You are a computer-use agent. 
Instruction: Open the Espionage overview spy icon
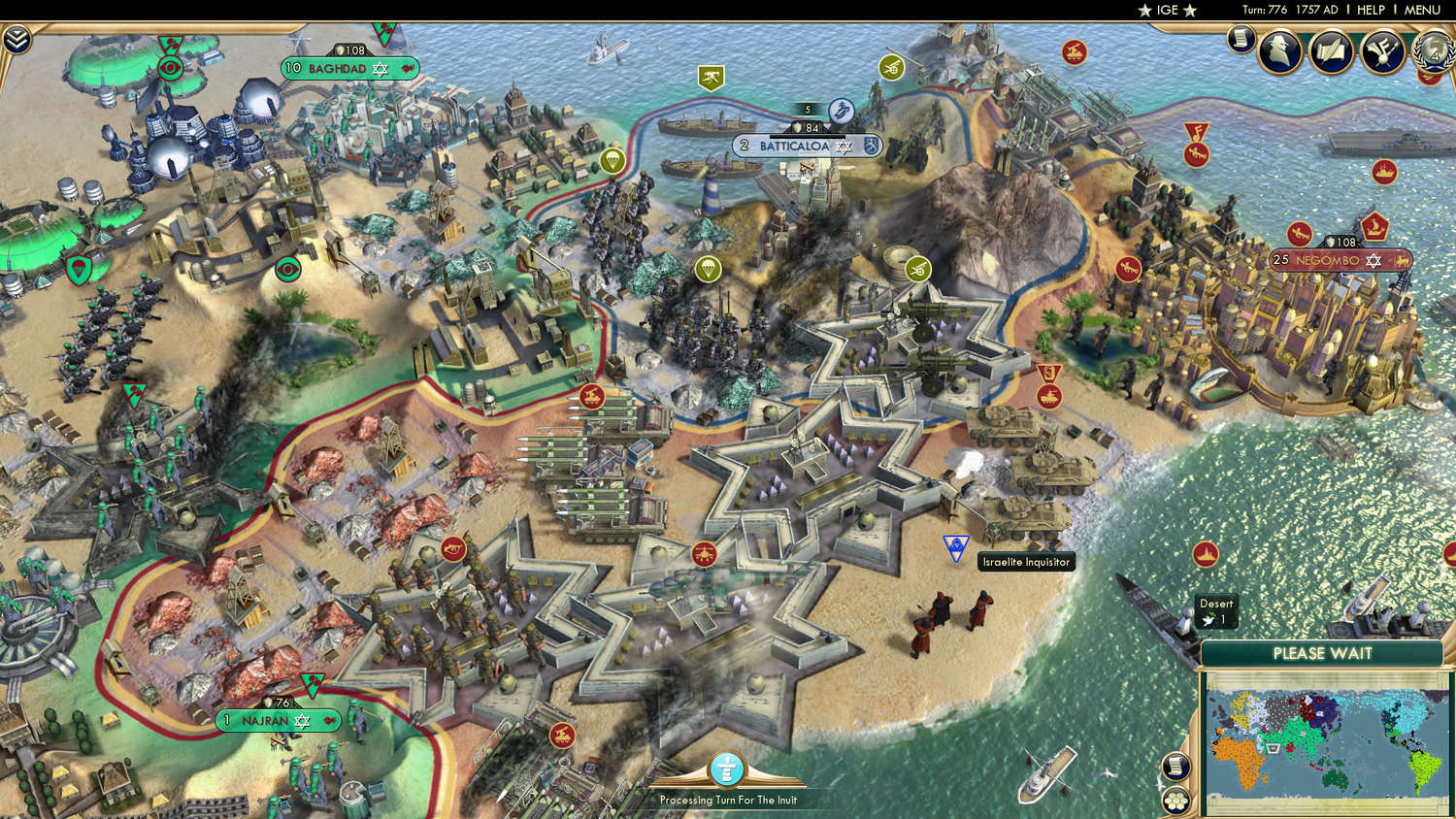[1279, 50]
